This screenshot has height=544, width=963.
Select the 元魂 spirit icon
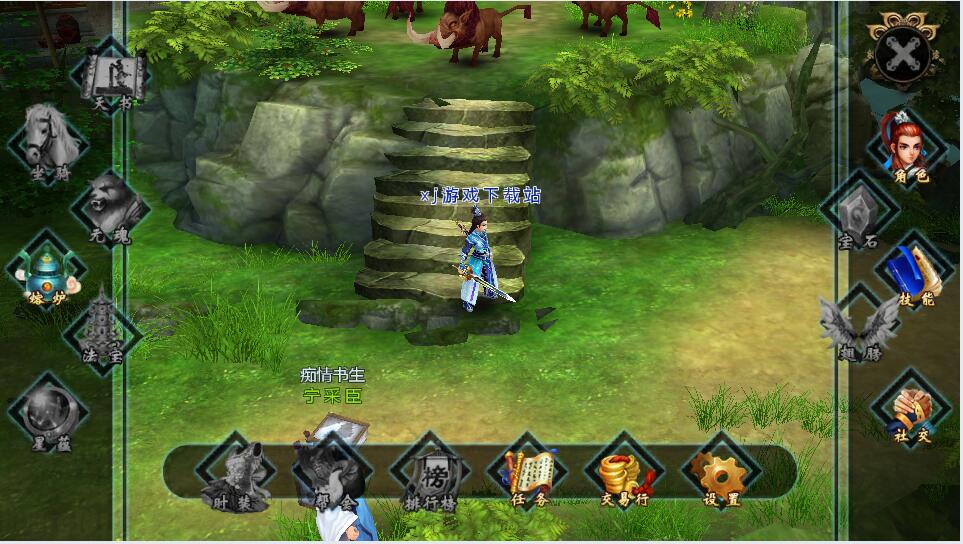pyautogui.click(x=110, y=209)
